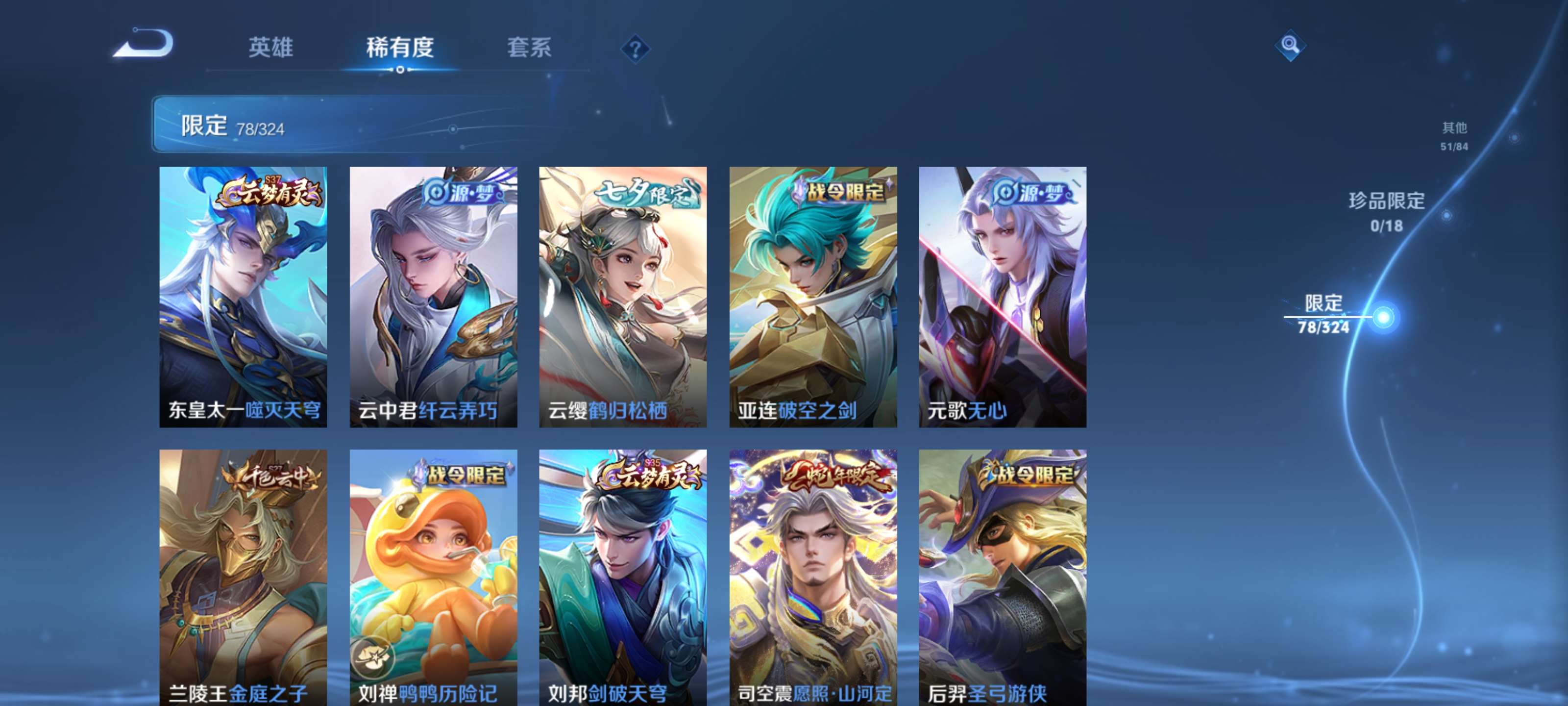Image resolution: width=1568 pixels, height=706 pixels.
Task: Open the 云缨 鹤归松栖 skin card
Action: 623,297
